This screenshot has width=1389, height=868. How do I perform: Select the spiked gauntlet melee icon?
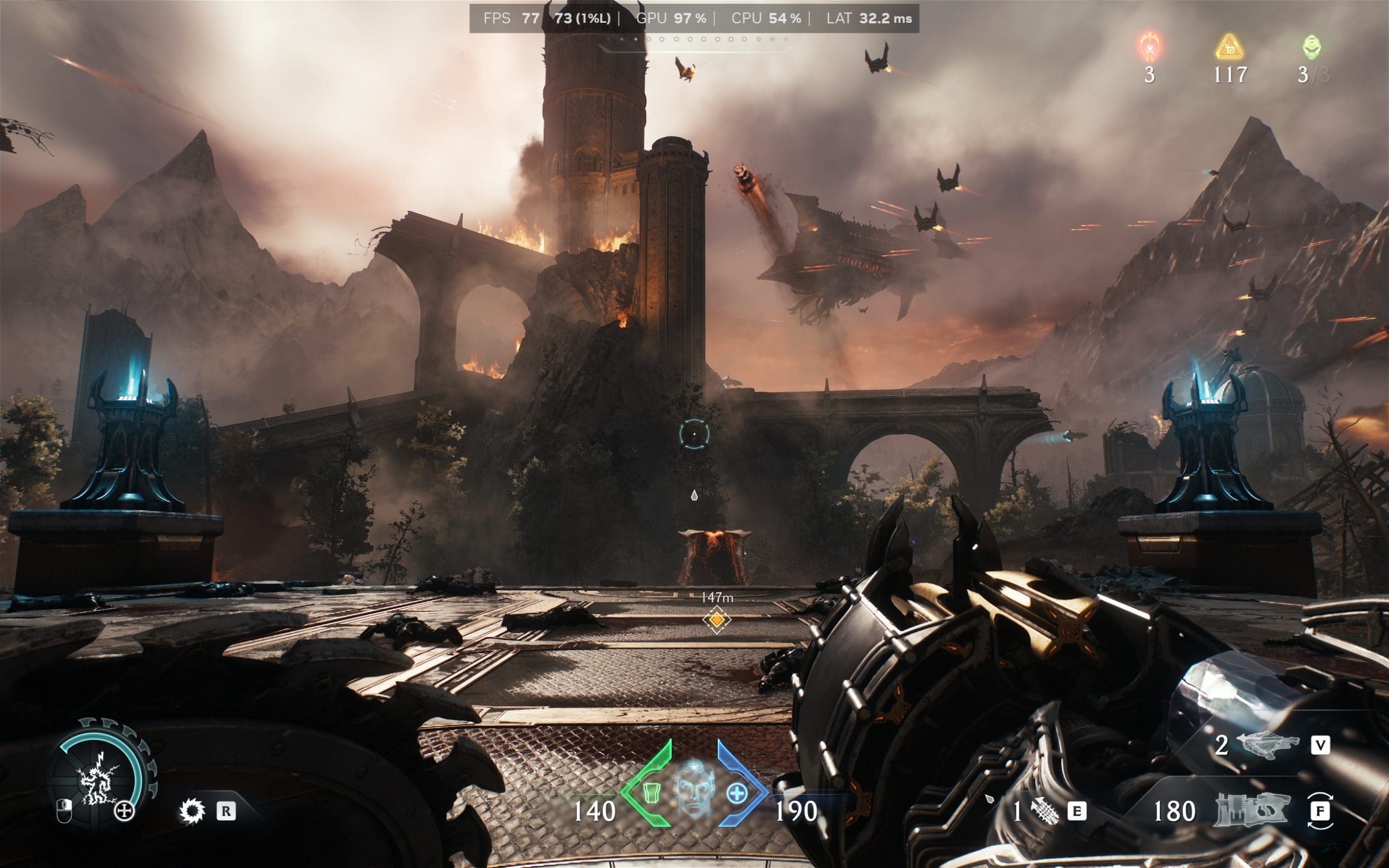[x=1044, y=812]
